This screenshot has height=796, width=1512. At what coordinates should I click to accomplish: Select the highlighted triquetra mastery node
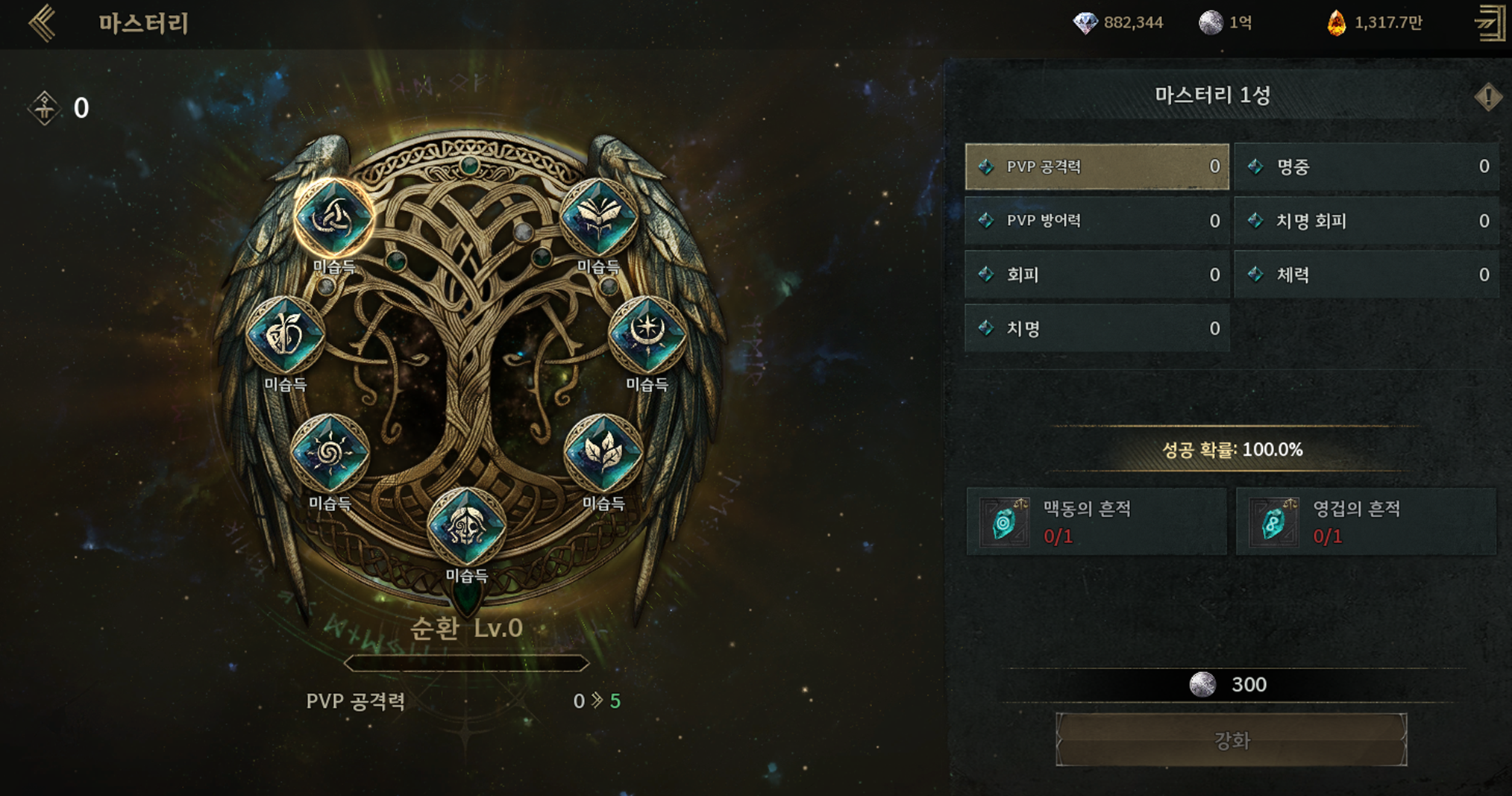pyautogui.click(x=333, y=217)
